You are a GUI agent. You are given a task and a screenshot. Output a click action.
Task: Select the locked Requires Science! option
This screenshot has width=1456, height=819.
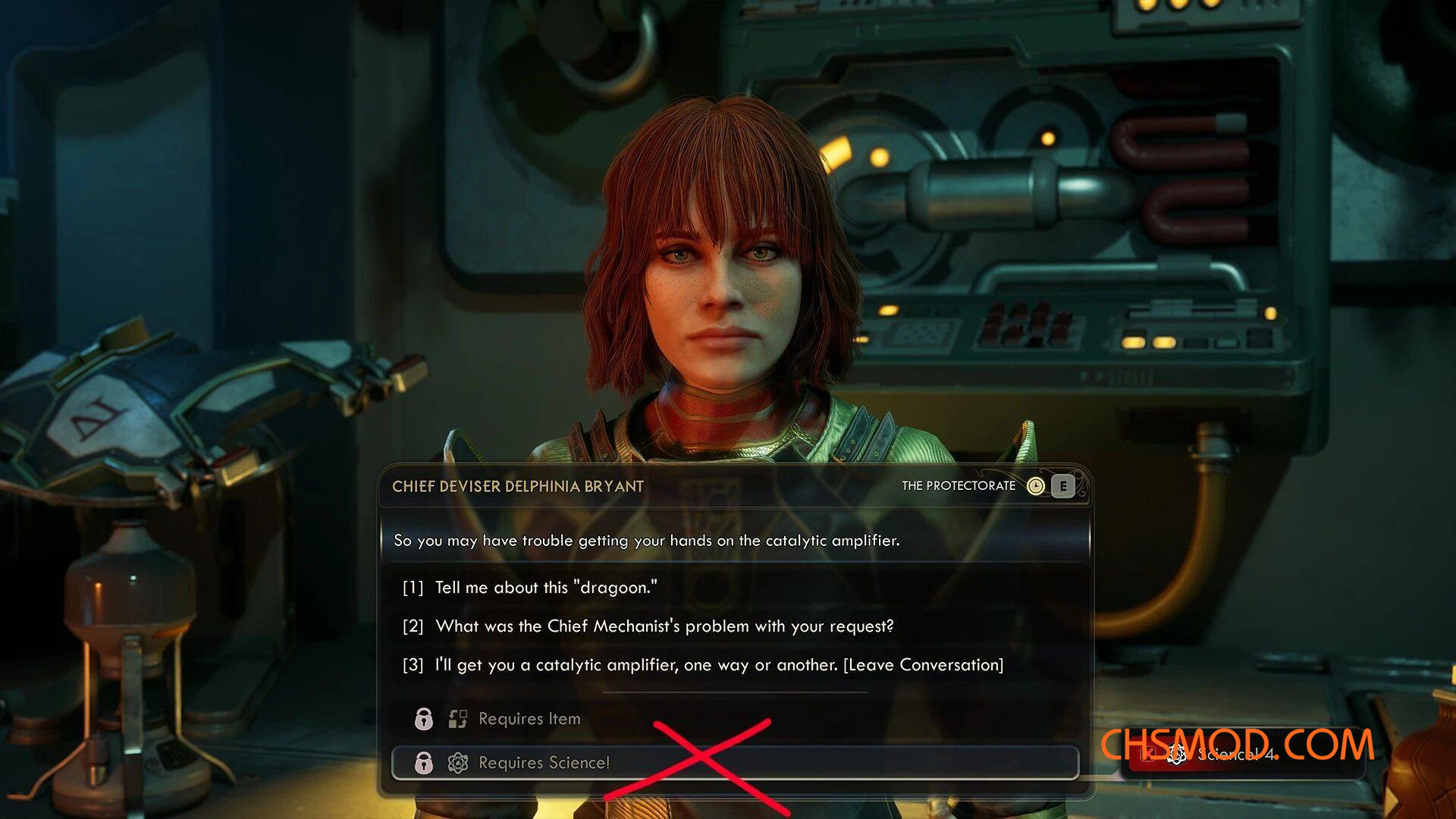pos(543,763)
